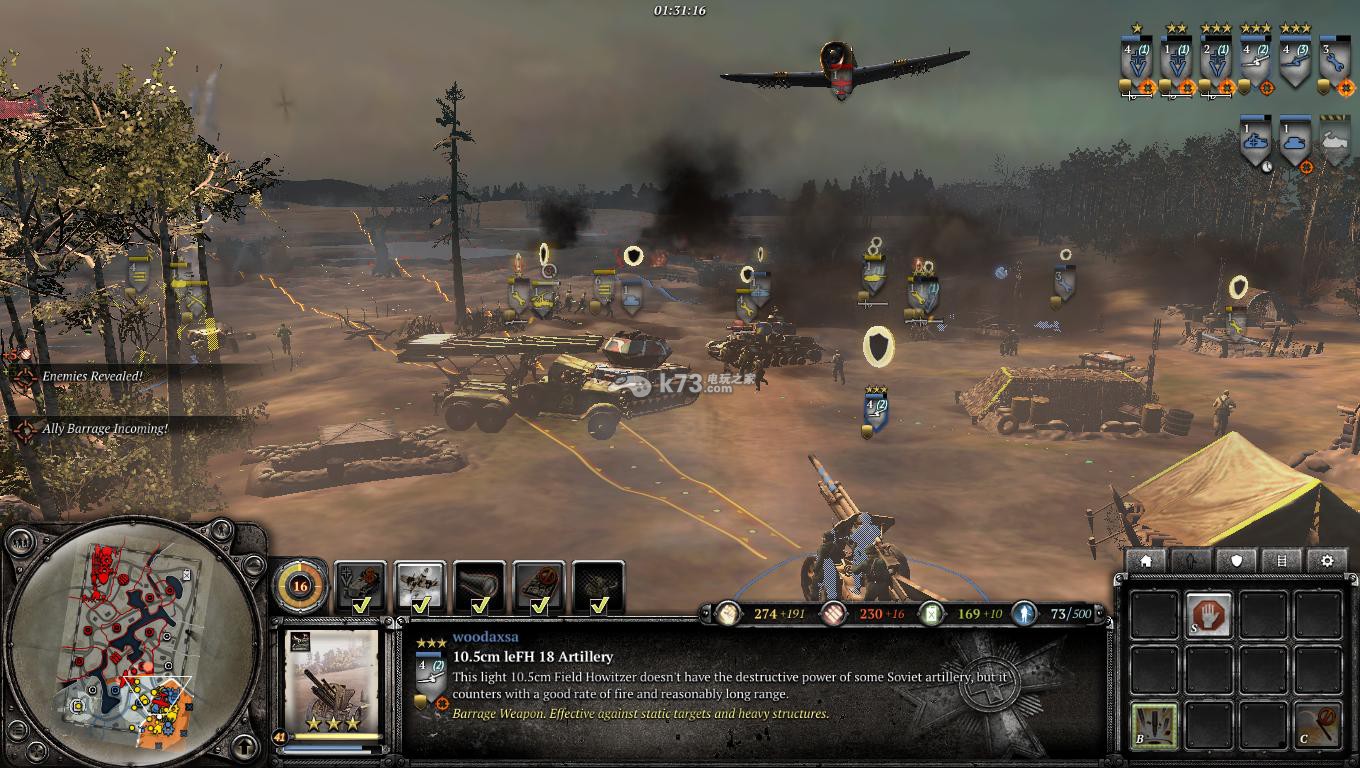Click the Enemies Revealed notification
Screen dimensions: 1360x768
[x=92, y=377]
